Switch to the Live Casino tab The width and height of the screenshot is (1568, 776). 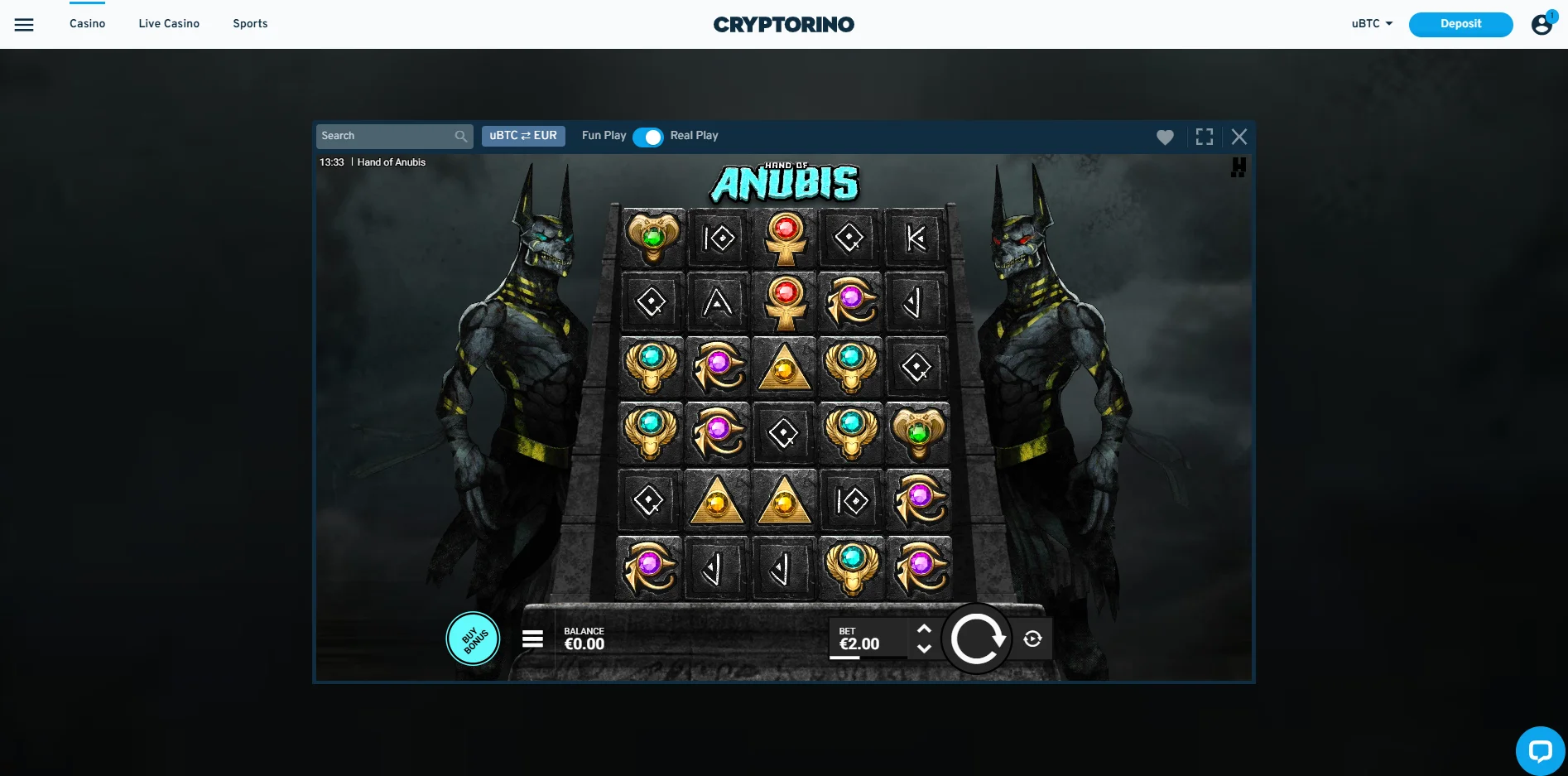(169, 23)
